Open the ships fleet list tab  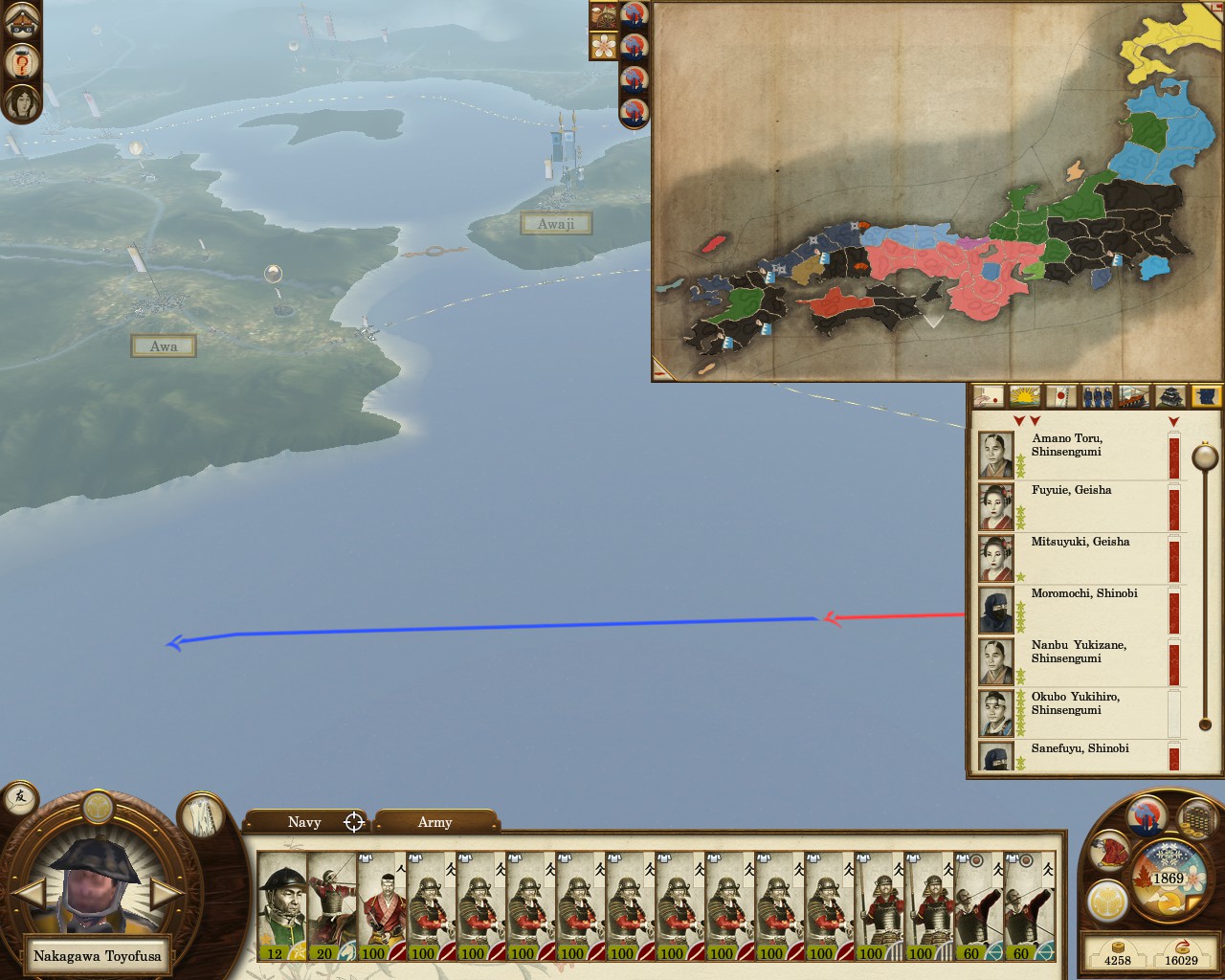click(x=1134, y=395)
